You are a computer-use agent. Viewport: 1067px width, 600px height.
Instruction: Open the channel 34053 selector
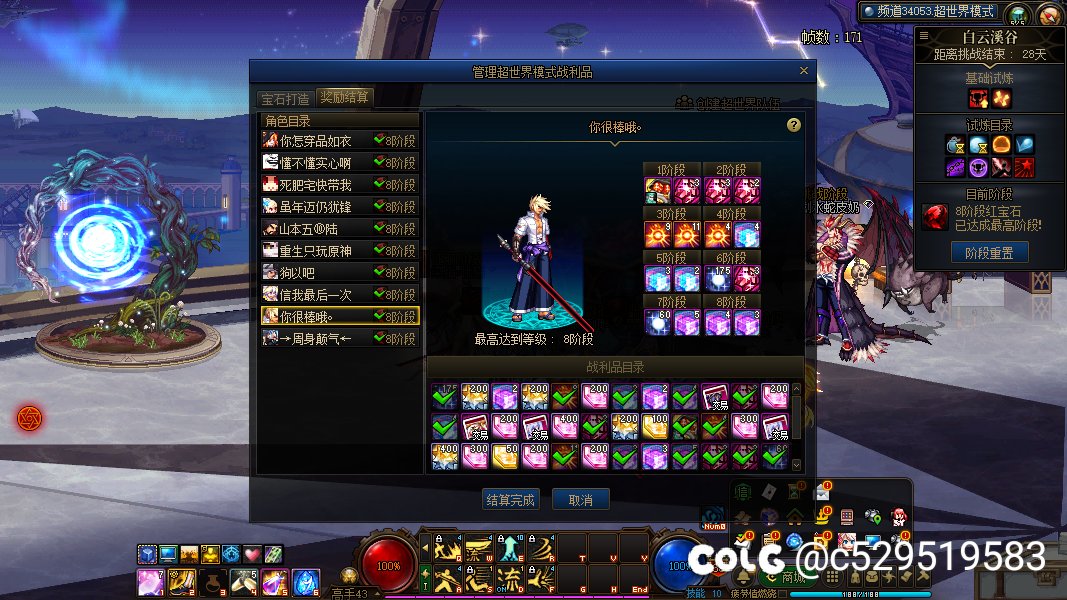(929, 11)
